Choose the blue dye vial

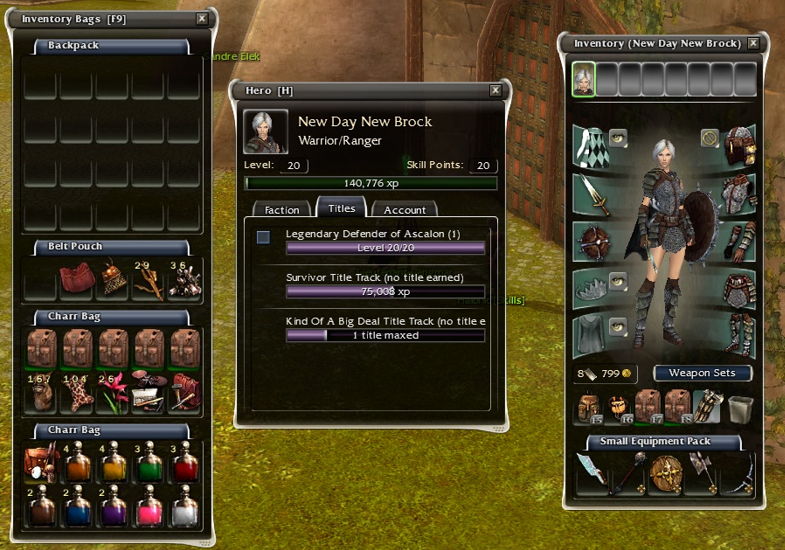click(78, 509)
